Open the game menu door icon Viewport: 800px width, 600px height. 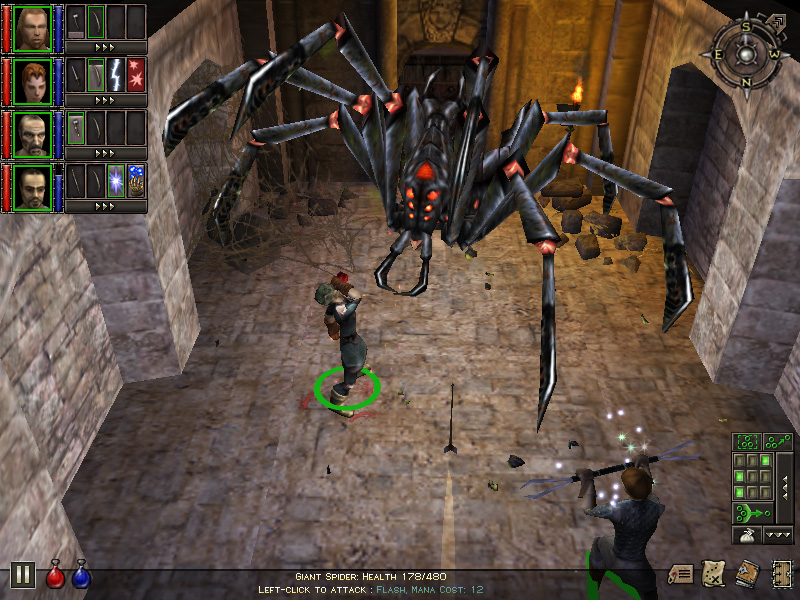click(781, 573)
